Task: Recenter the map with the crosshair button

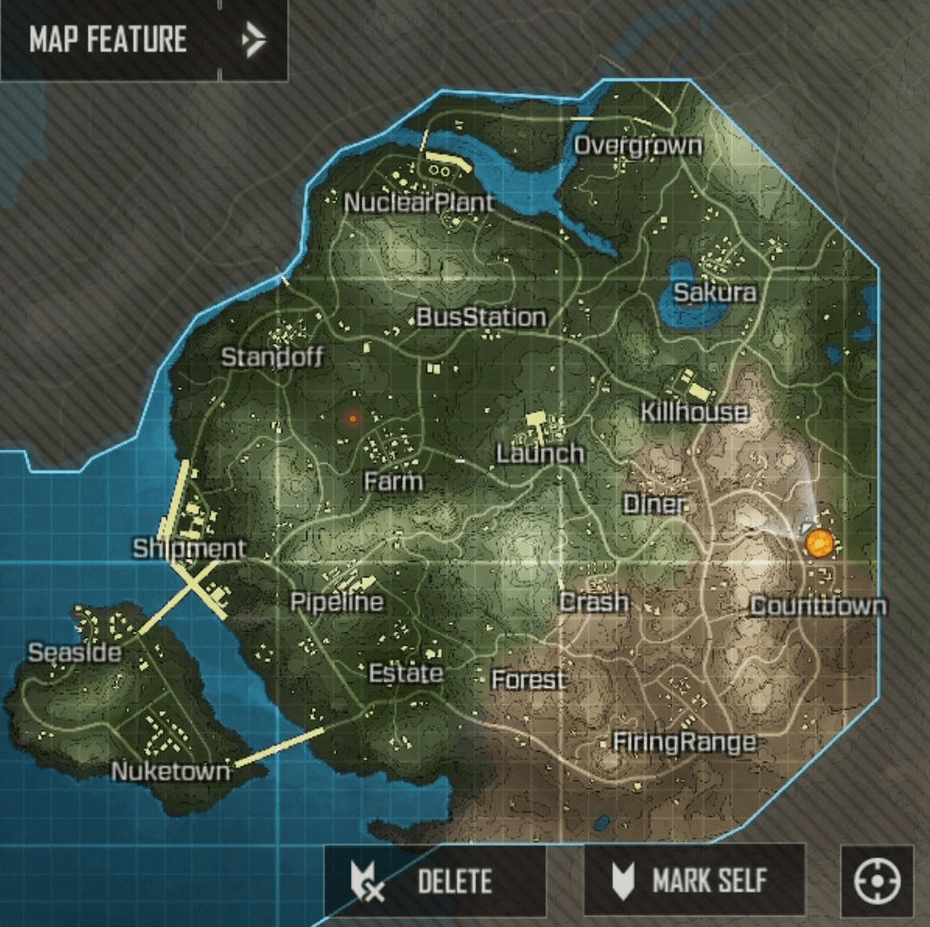Action: [877, 882]
